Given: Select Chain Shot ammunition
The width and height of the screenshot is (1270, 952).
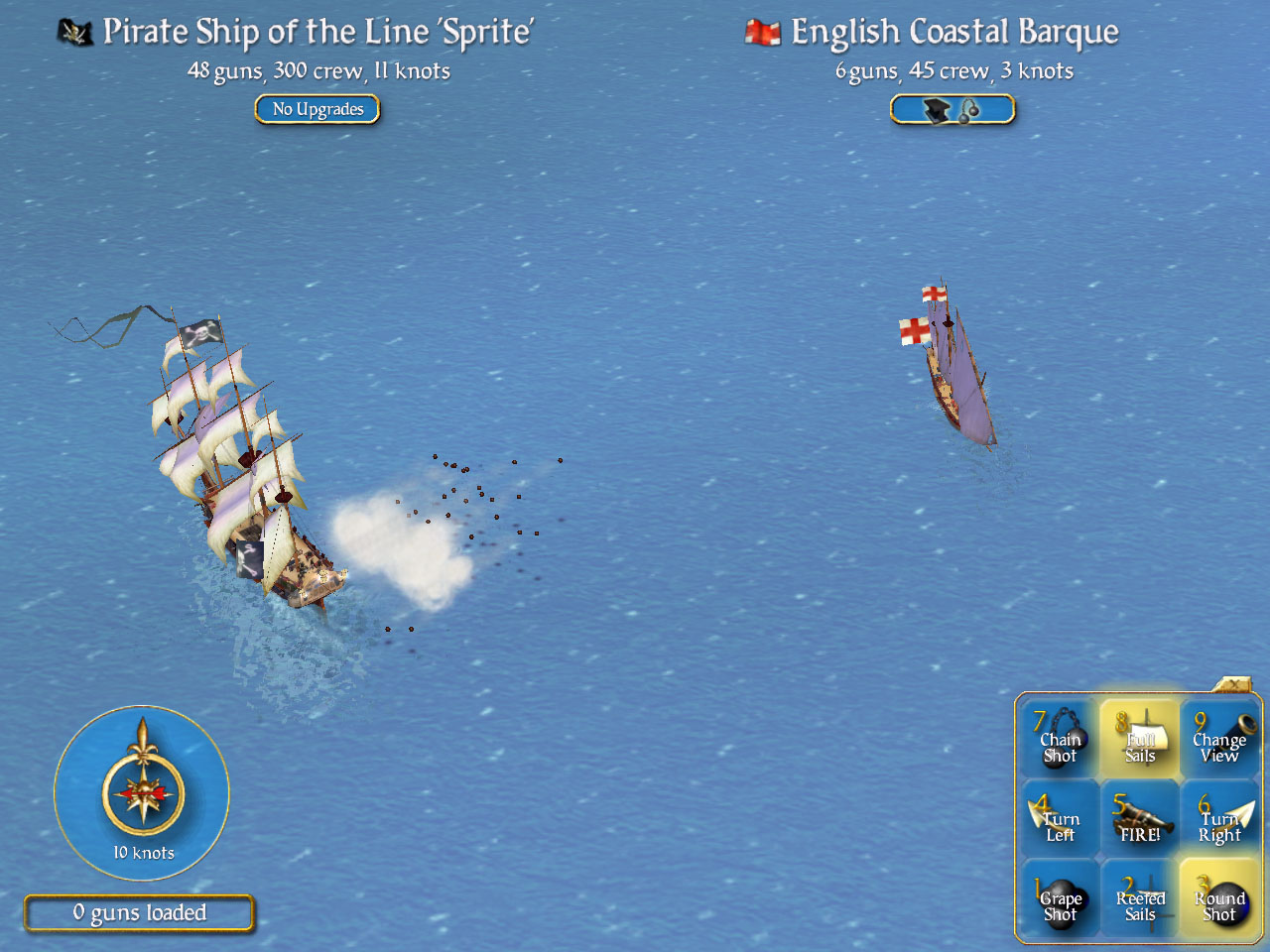Looking at the screenshot, I should pyautogui.click(x=1060, y=739).
